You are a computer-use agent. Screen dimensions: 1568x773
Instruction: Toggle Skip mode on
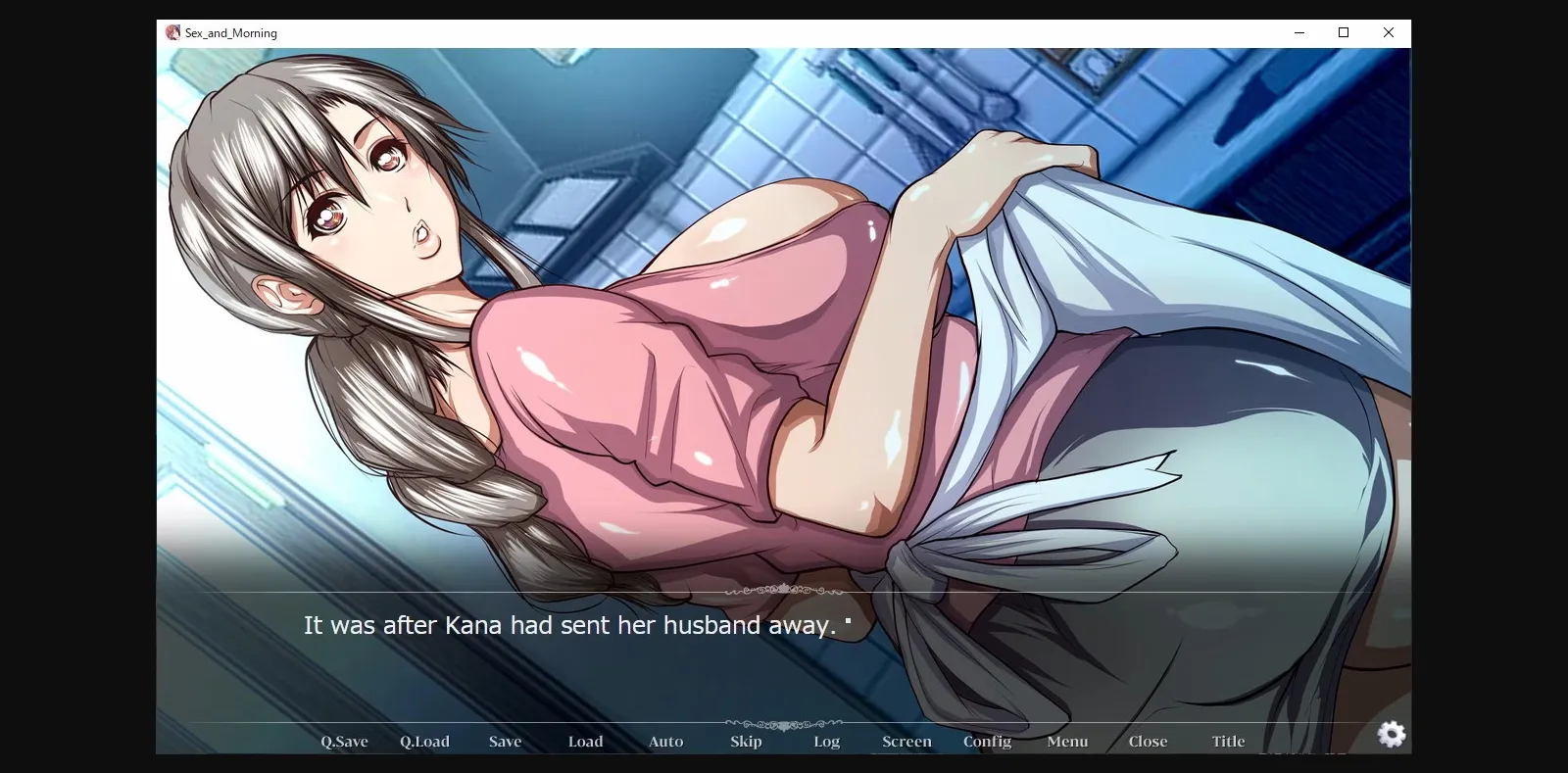(746, 742)
